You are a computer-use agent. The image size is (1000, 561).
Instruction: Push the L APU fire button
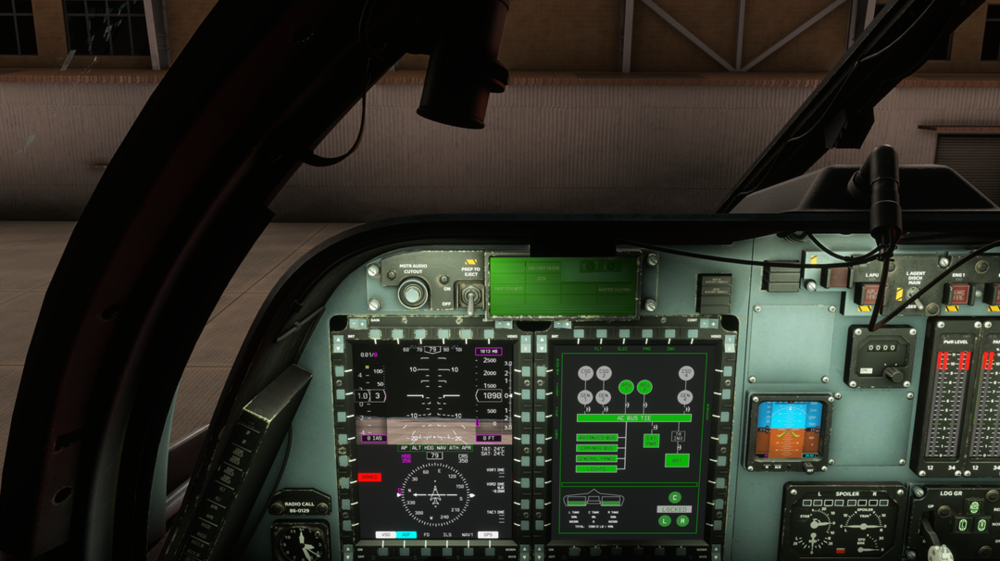[x=868, y=294]
